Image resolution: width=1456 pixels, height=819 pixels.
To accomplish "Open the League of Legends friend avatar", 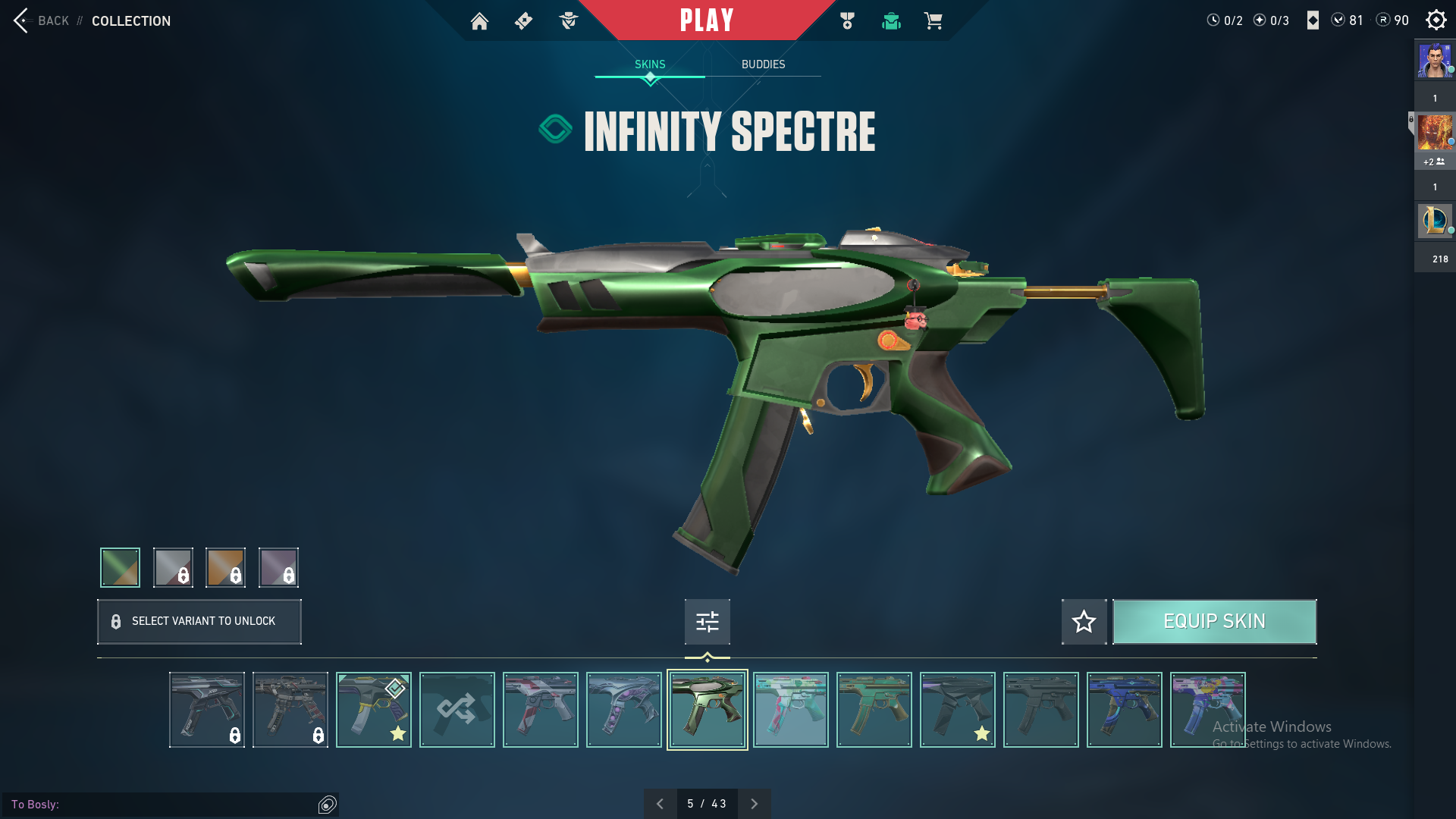I will point(1434,221).
